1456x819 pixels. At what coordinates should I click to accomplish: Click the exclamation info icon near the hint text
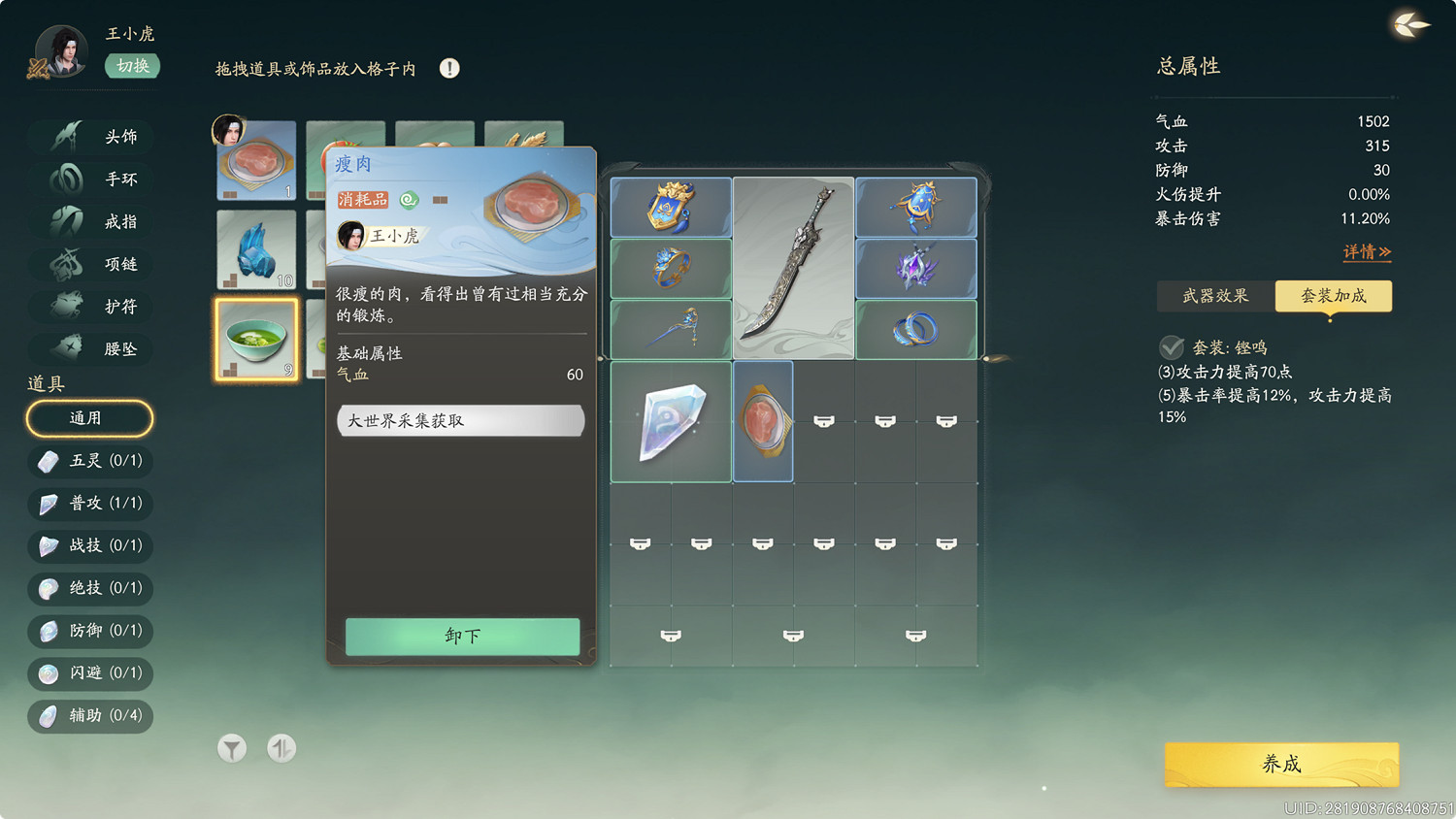pos(448,68)
